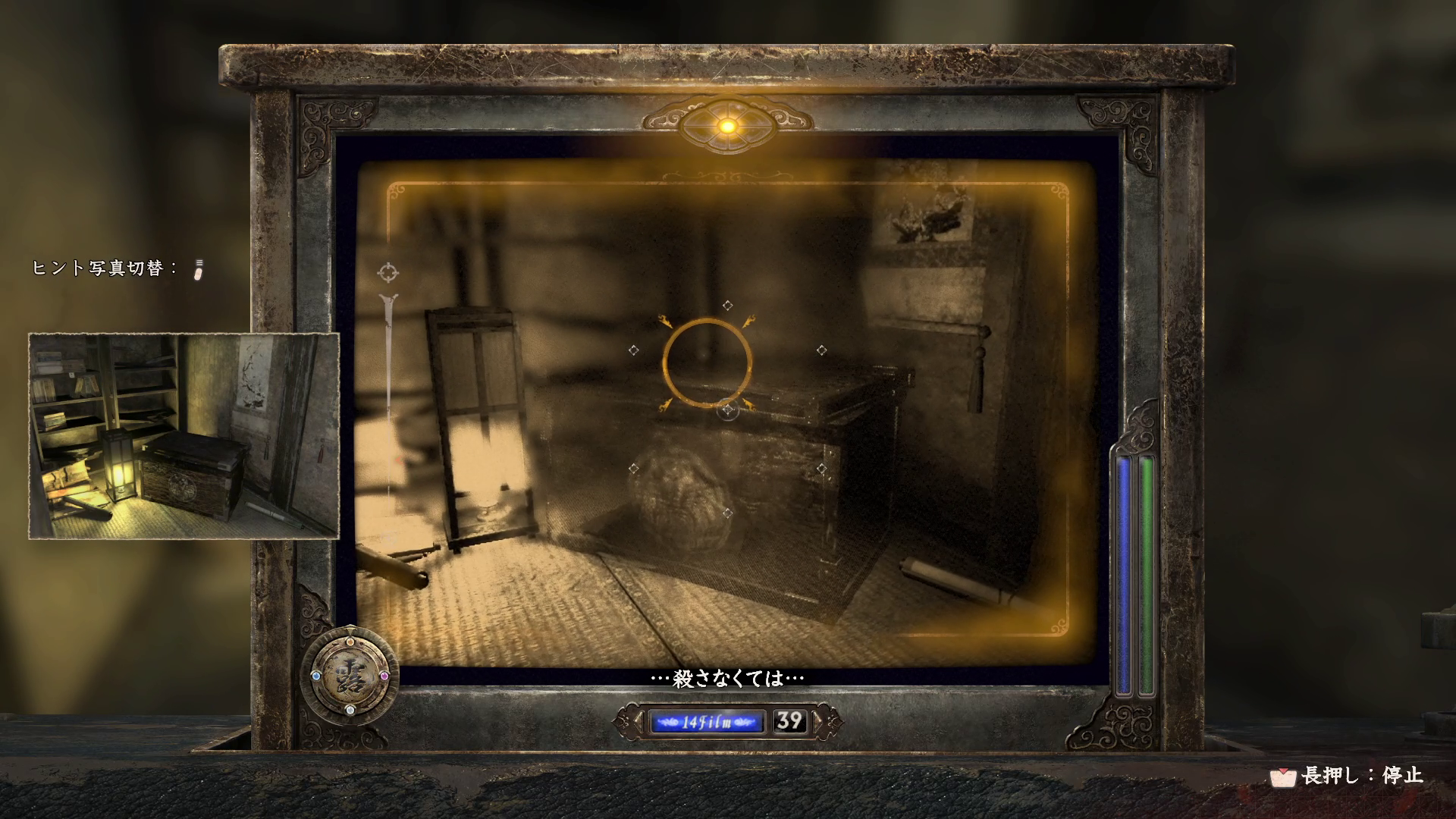This screenshot has height=819, width=1456.
Task: Click the kanji lens dial center
Action: 350,675
